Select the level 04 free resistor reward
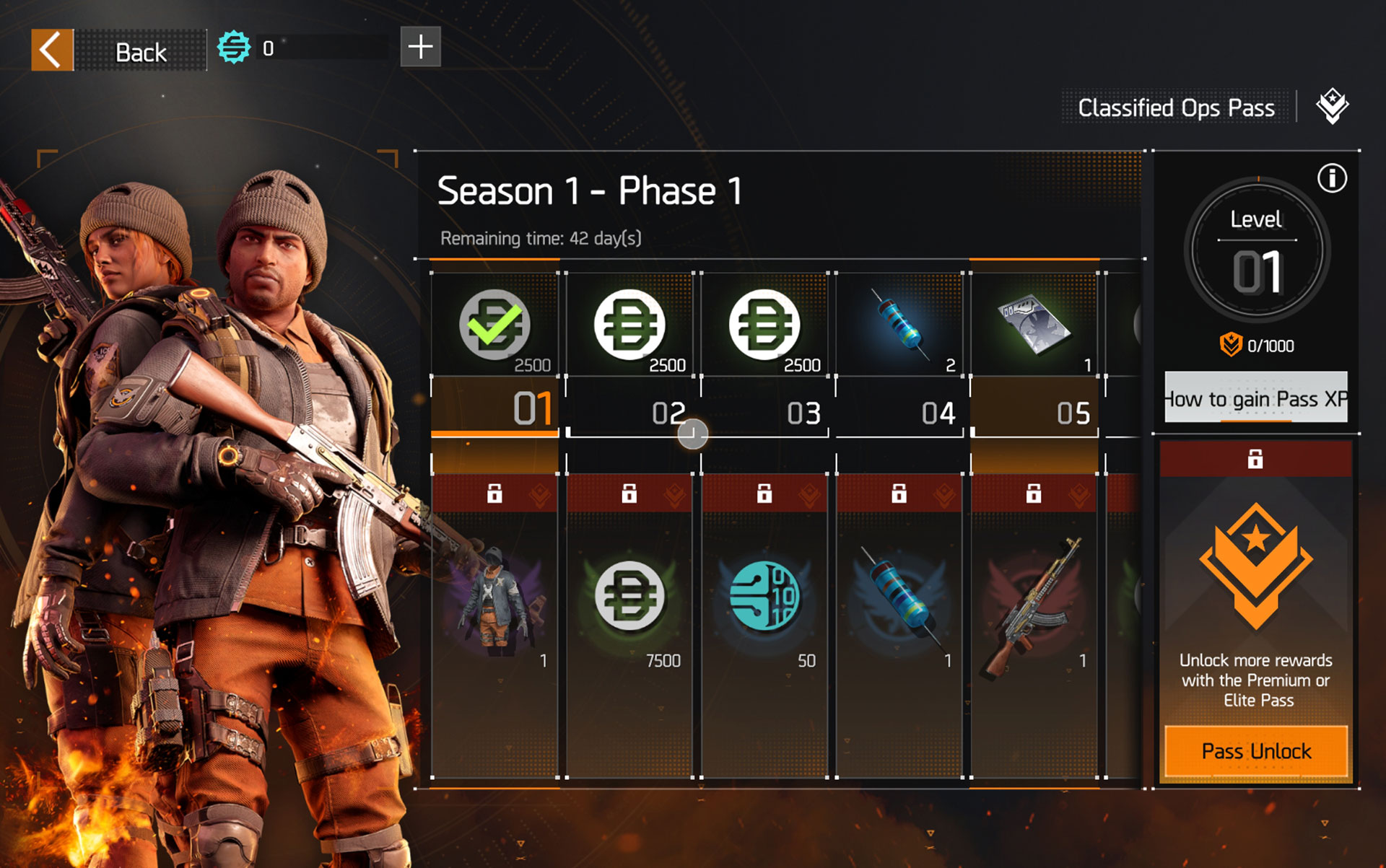 pos(899,325)
